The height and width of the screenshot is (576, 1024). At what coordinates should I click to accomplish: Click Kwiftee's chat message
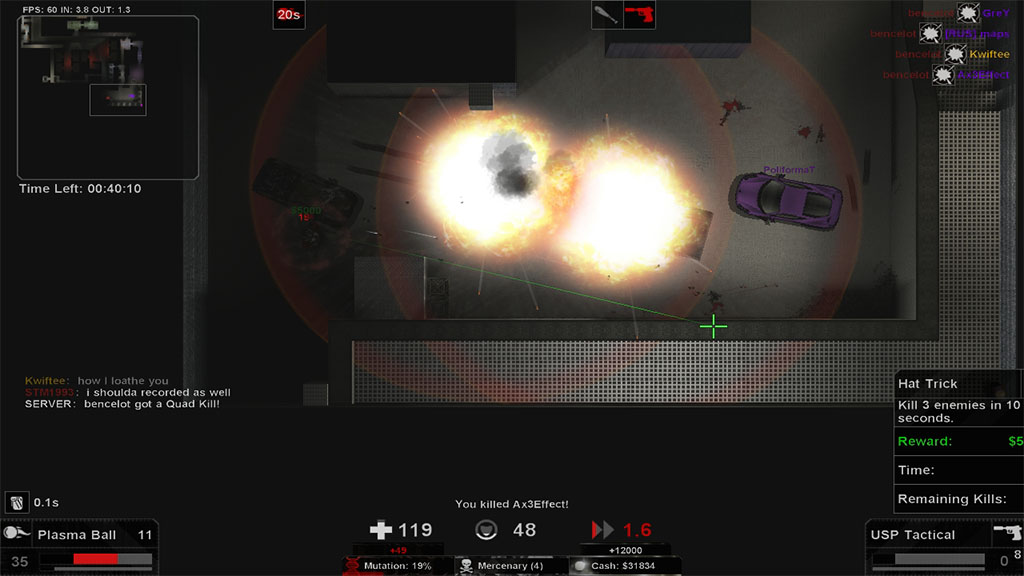pos(97,381)
